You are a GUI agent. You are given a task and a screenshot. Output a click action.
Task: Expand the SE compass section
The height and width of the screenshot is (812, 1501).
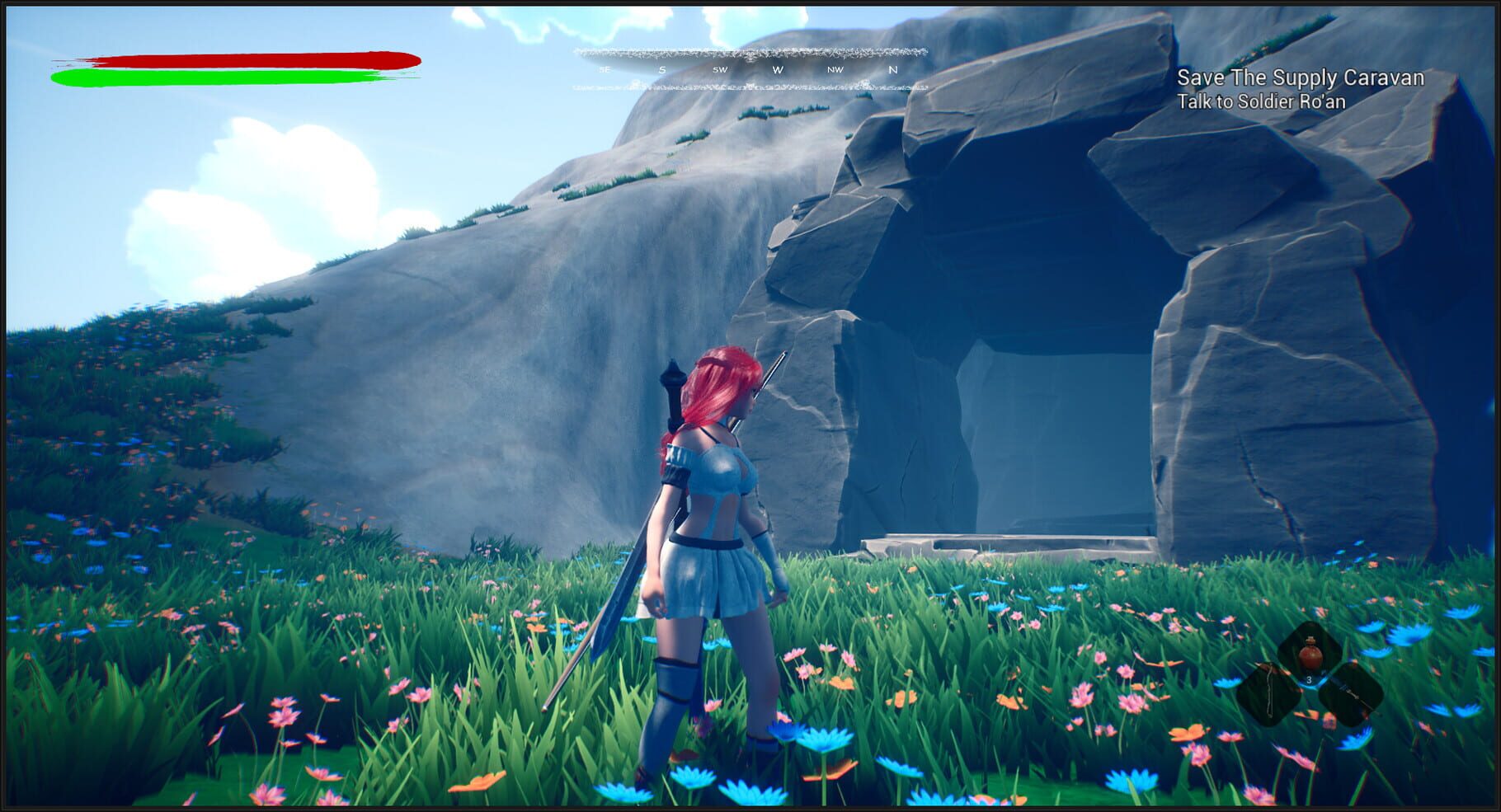pyautogui.click(x=605, y=70)
